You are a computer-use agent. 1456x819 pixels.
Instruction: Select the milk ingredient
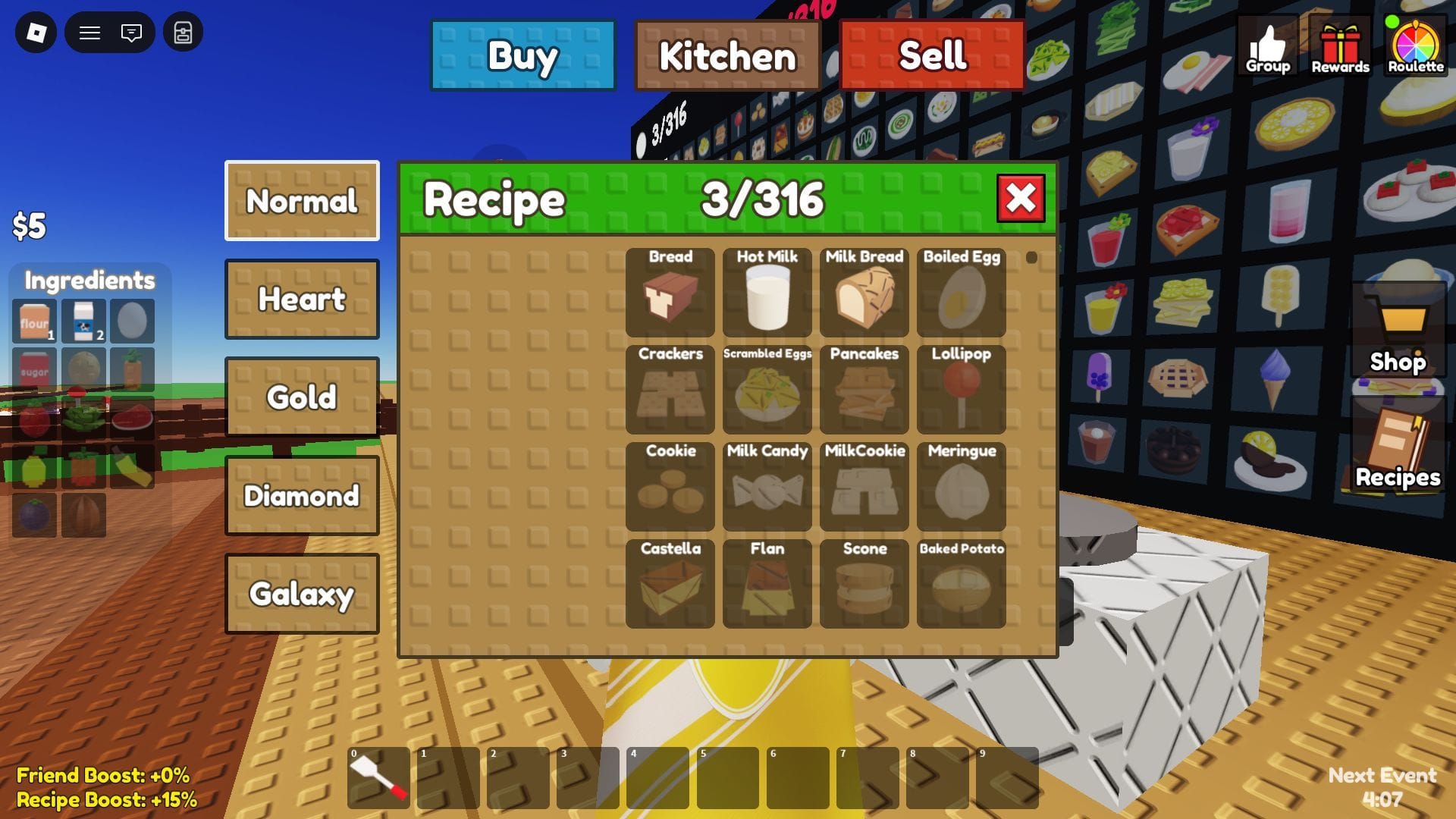82,319
